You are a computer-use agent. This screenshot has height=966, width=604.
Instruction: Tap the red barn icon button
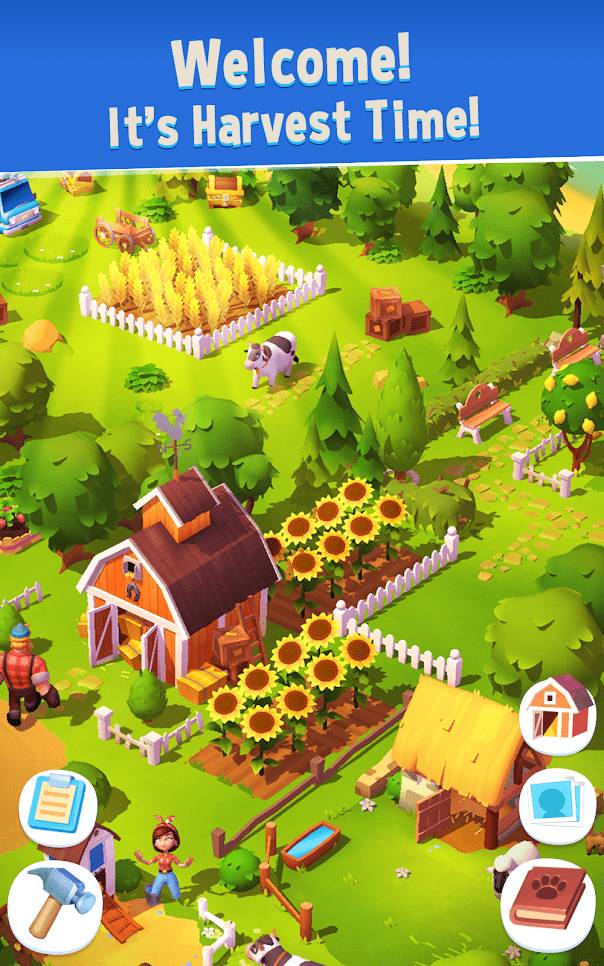click(557, 711)
